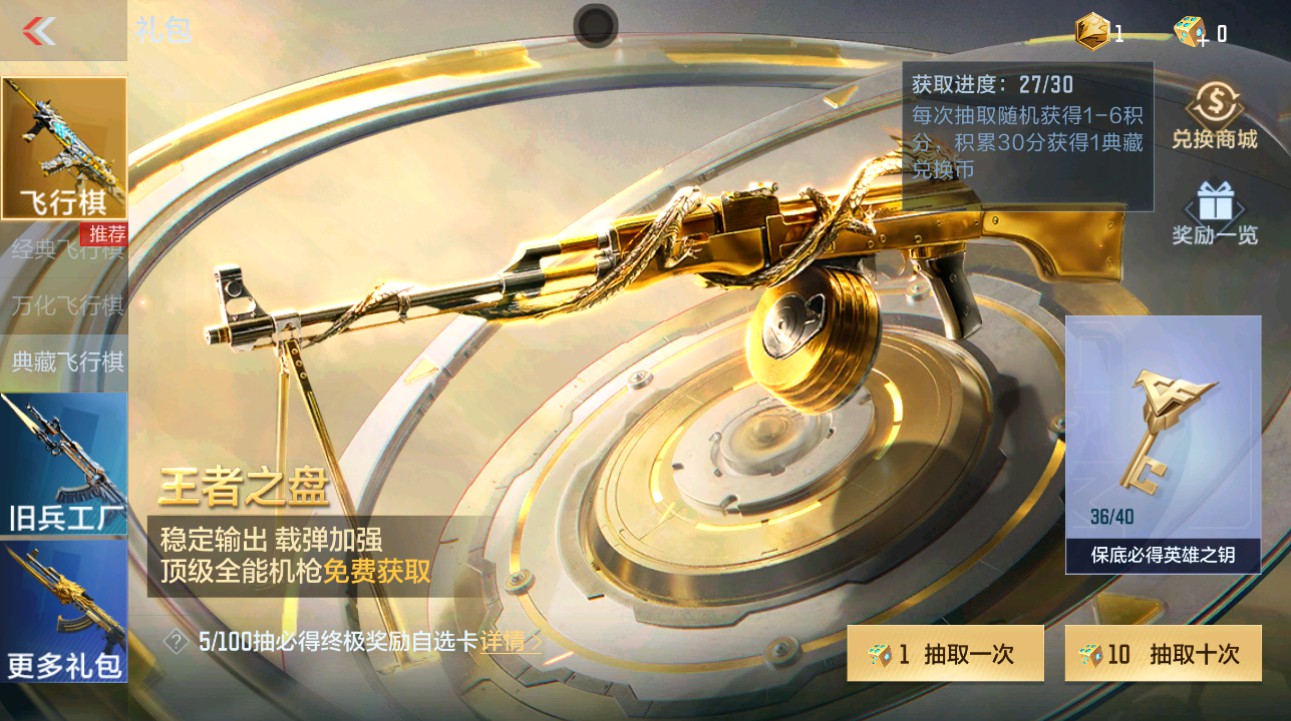This screenshot has height=721, width=1291.
Task: Select the 经典飞行棋 category
Action: (63, 250)
